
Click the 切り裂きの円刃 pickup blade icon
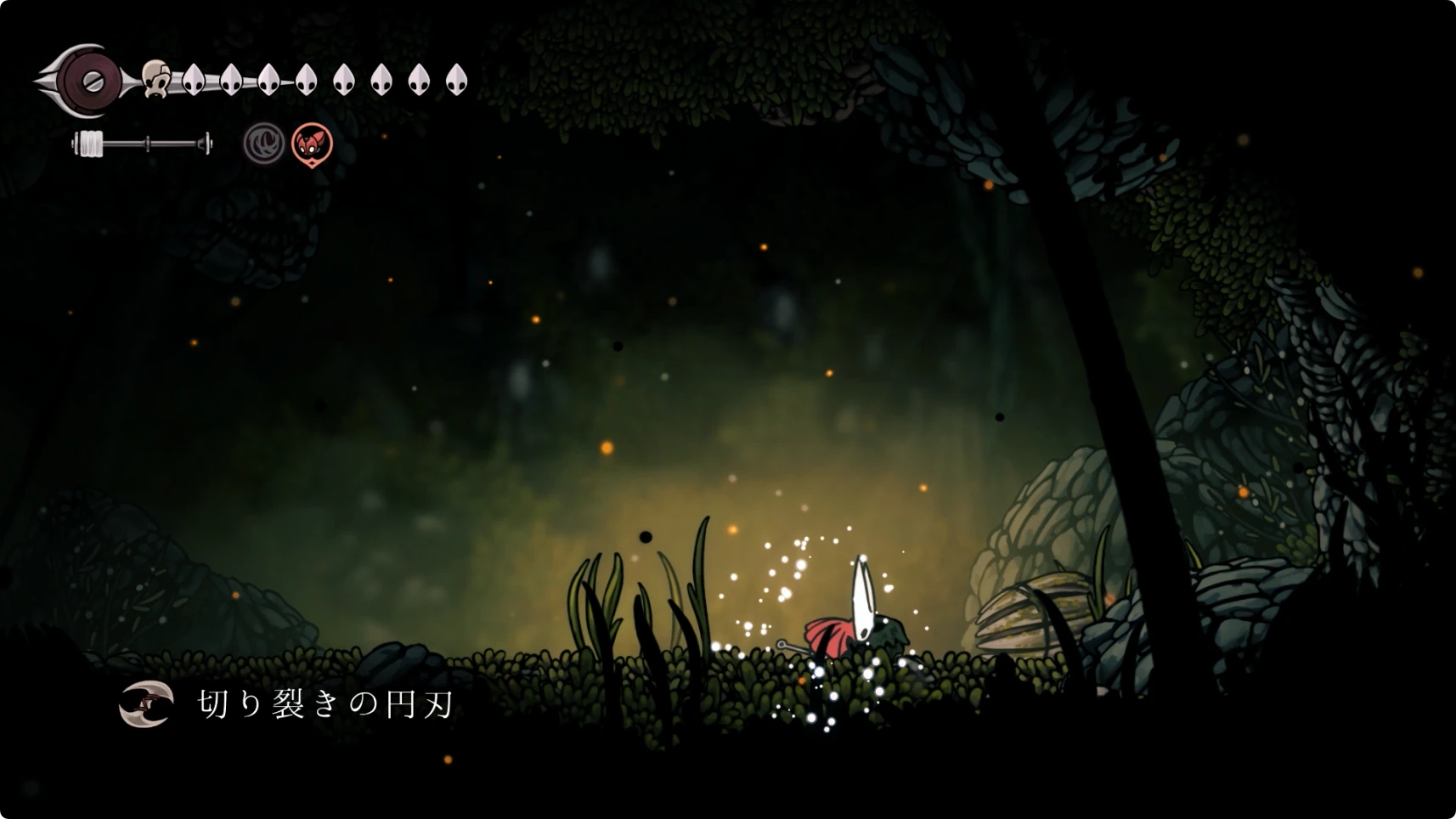pos(146,704)
